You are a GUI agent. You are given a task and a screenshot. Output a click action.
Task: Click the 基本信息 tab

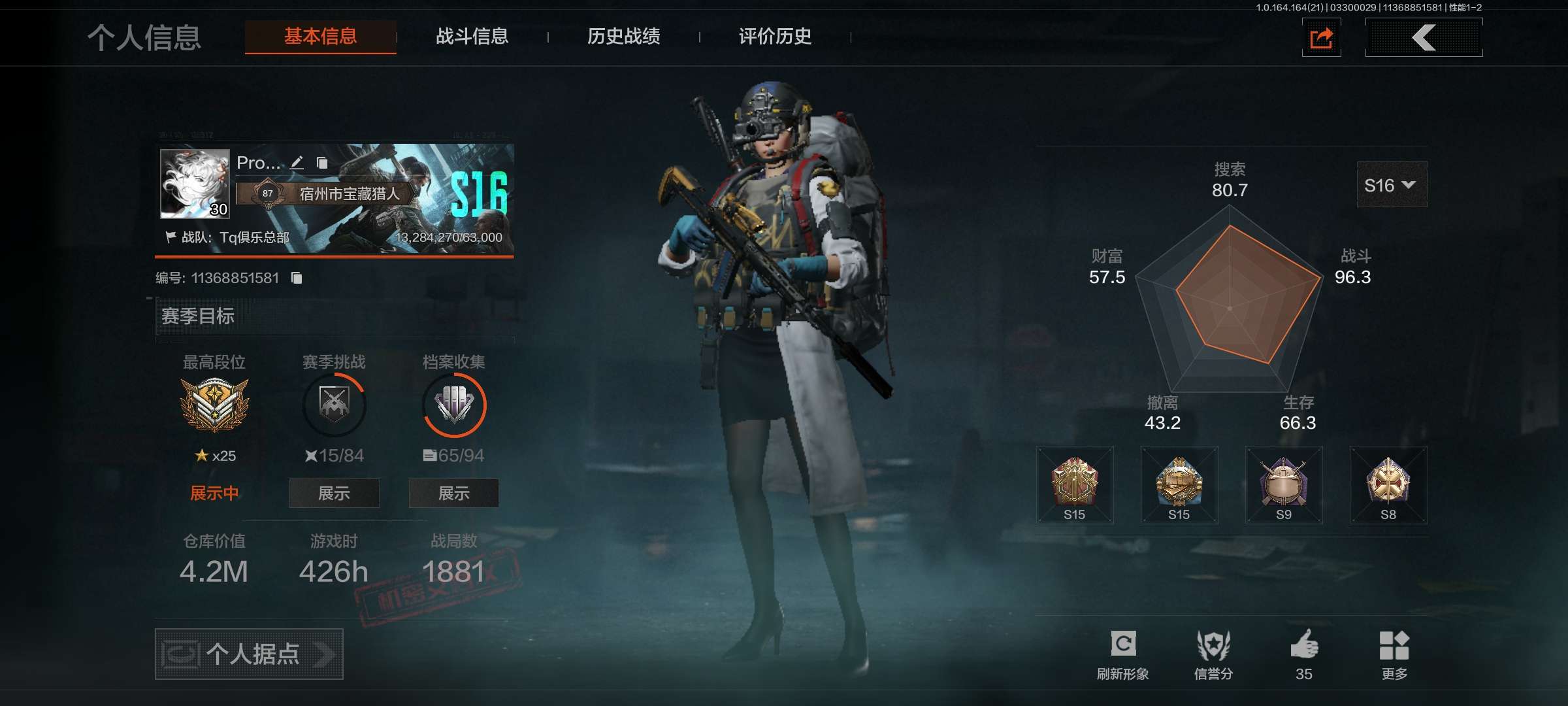tap(320, 37)
